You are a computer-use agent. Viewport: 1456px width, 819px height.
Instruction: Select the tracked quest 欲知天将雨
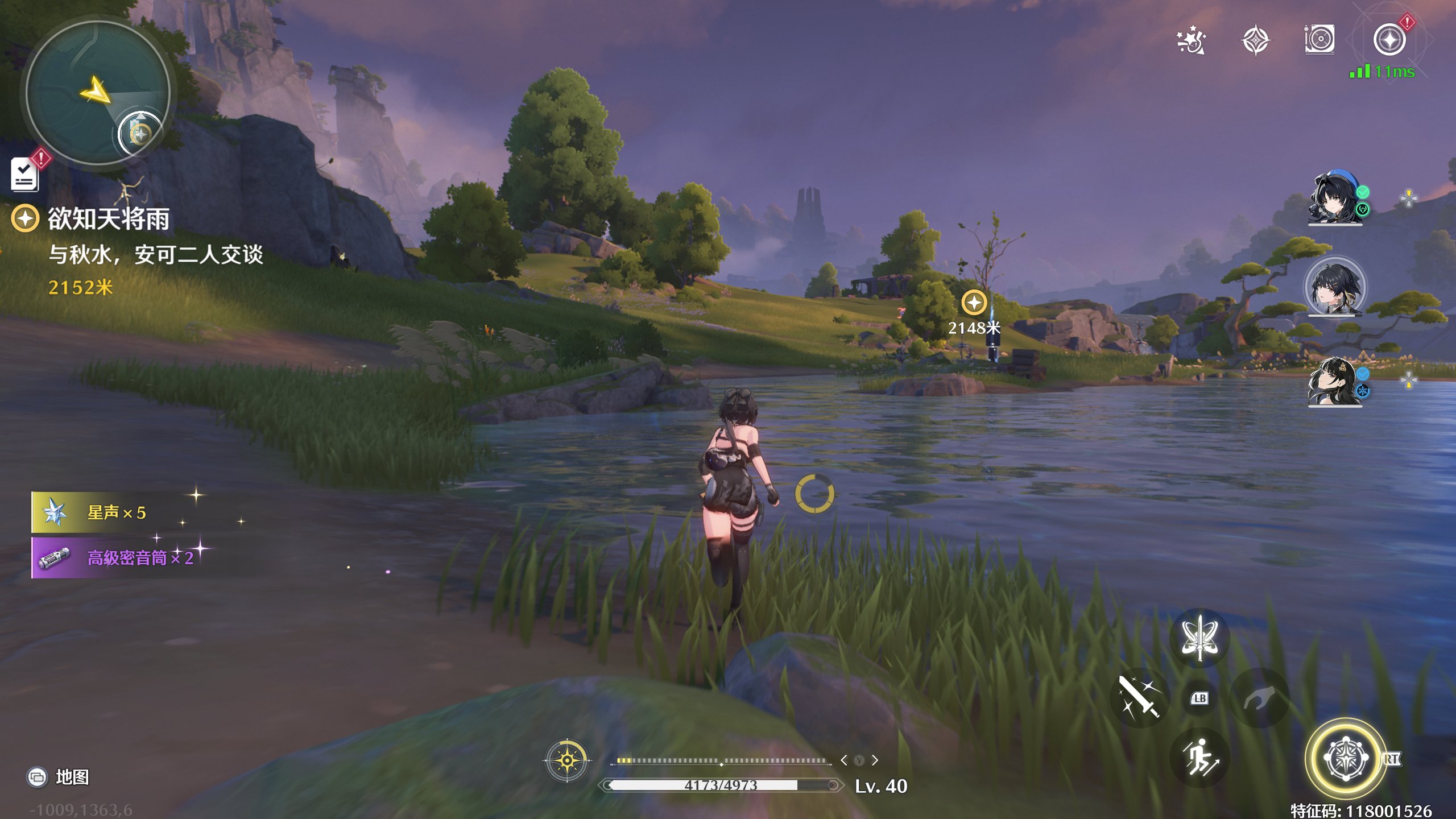108,219
